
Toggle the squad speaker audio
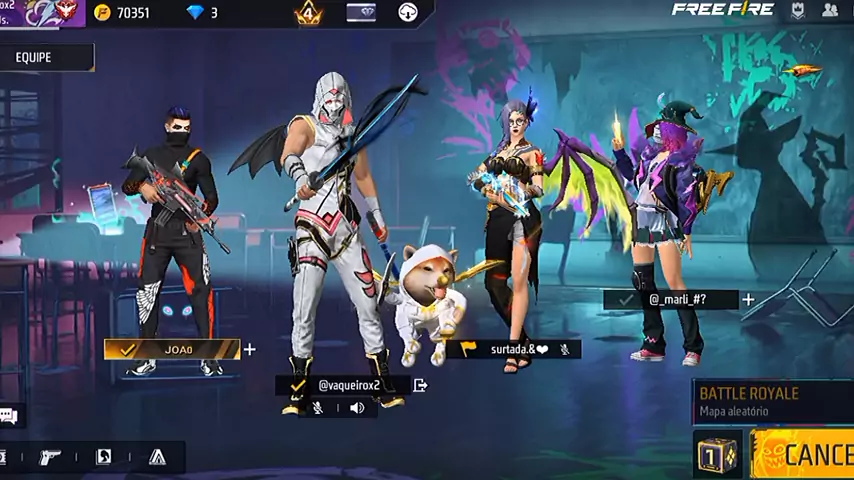pyautogui.click(x=357, y=408)
